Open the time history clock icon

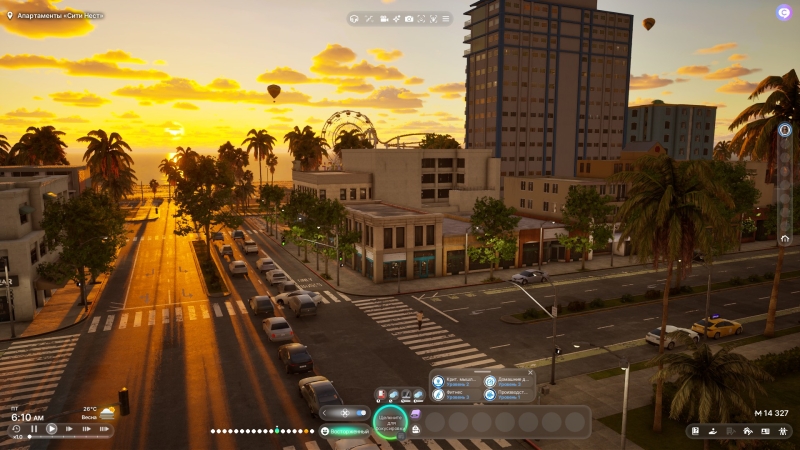tap(16, 429)
